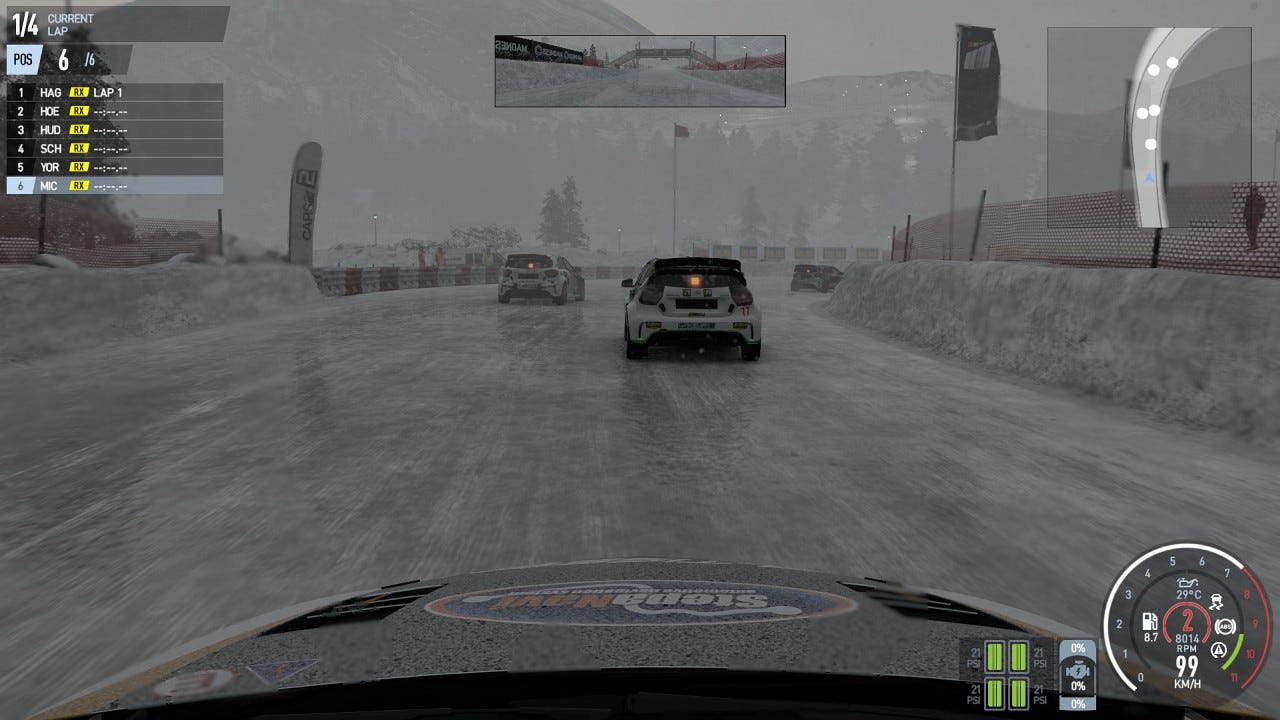Click the rear-view mirror display
This screenshot has width=1280, height=720.
coord(639,71)
